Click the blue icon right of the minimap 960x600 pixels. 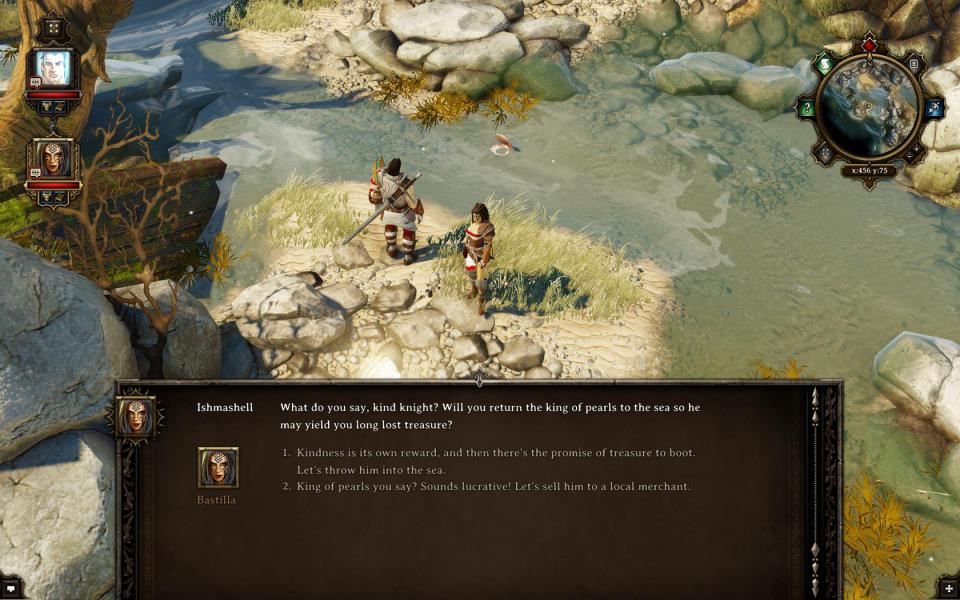click(x=933, y=107)
